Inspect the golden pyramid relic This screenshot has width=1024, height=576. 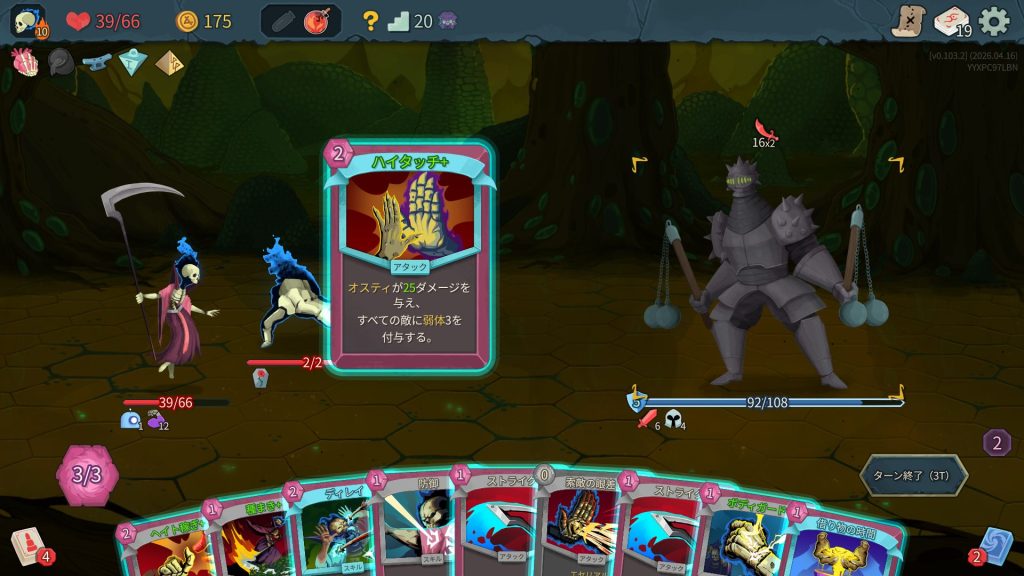(x=168, y=63)
